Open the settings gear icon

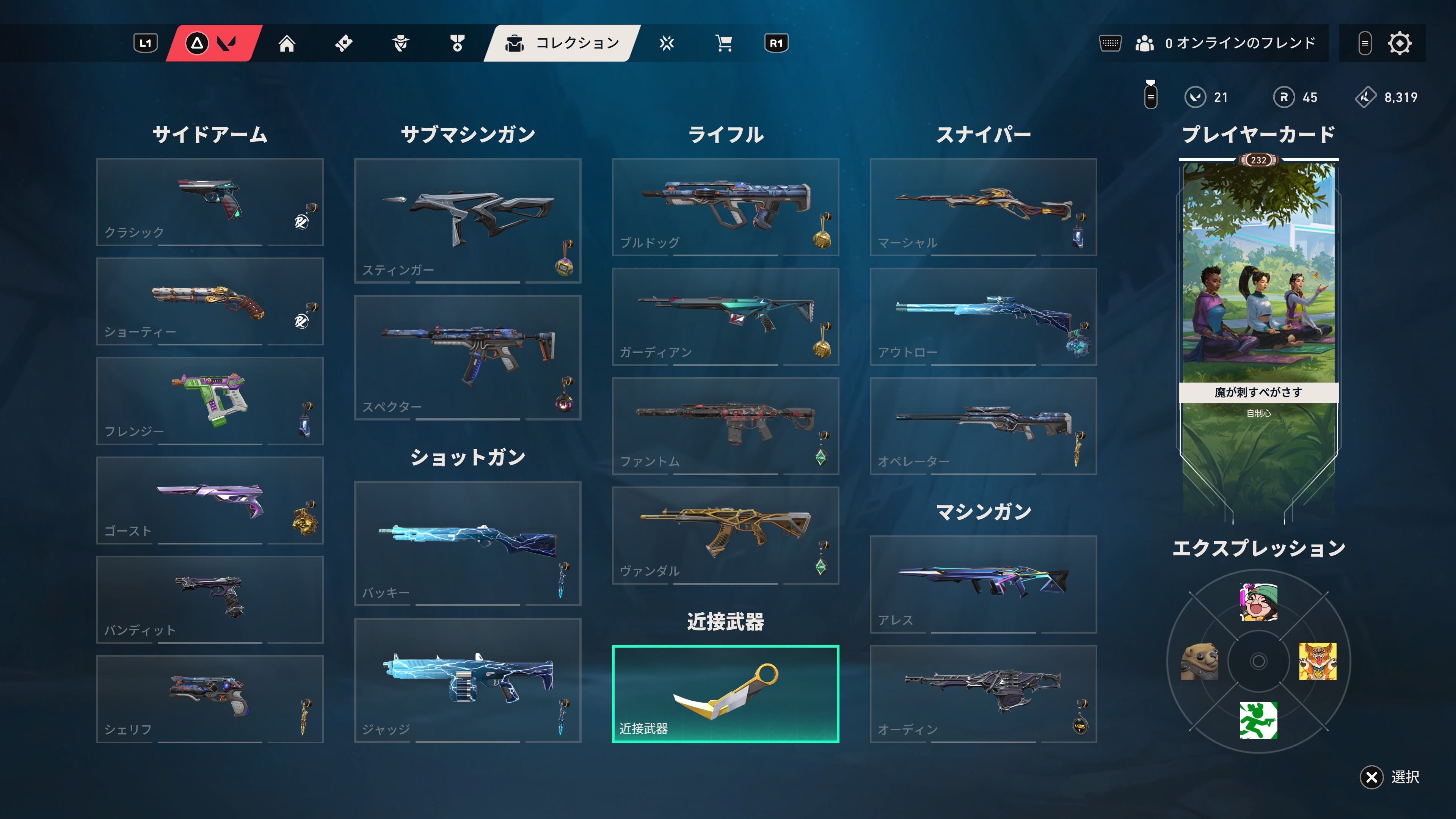(1399, 44)
